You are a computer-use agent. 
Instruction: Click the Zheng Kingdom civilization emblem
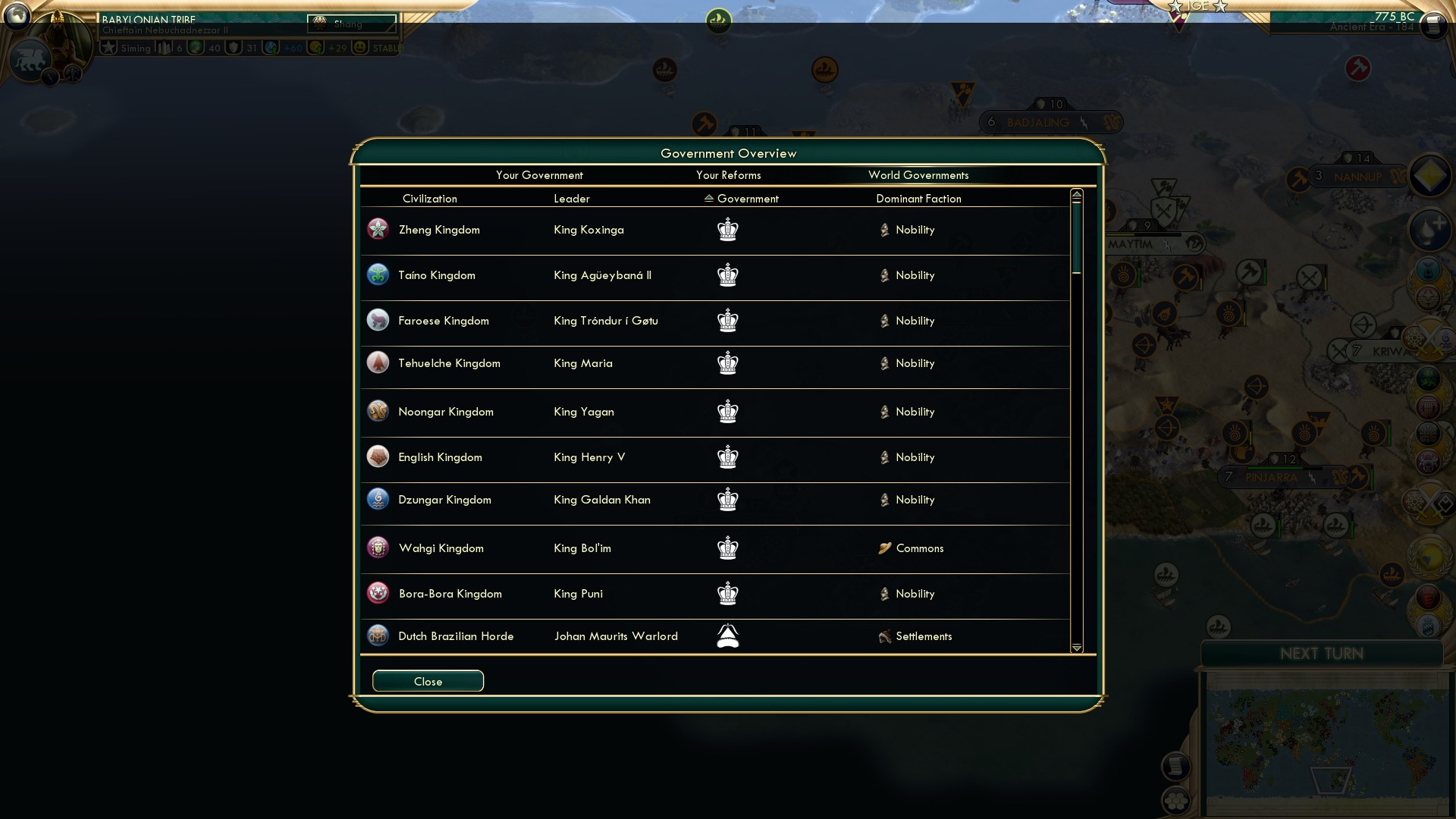point(378,230)
